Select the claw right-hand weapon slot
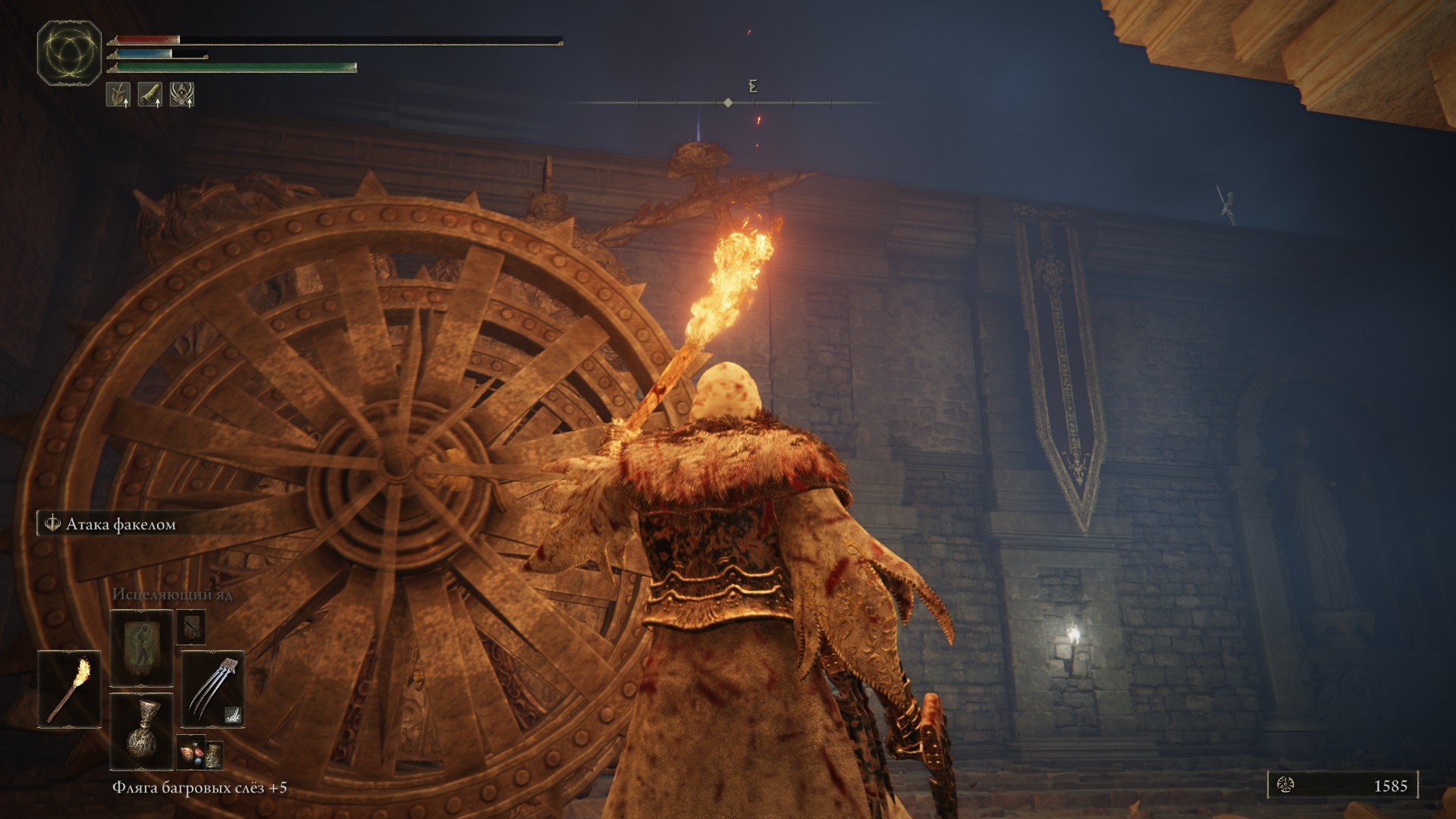This screenshot has height=819, width=1456. (x=212, y=689)
